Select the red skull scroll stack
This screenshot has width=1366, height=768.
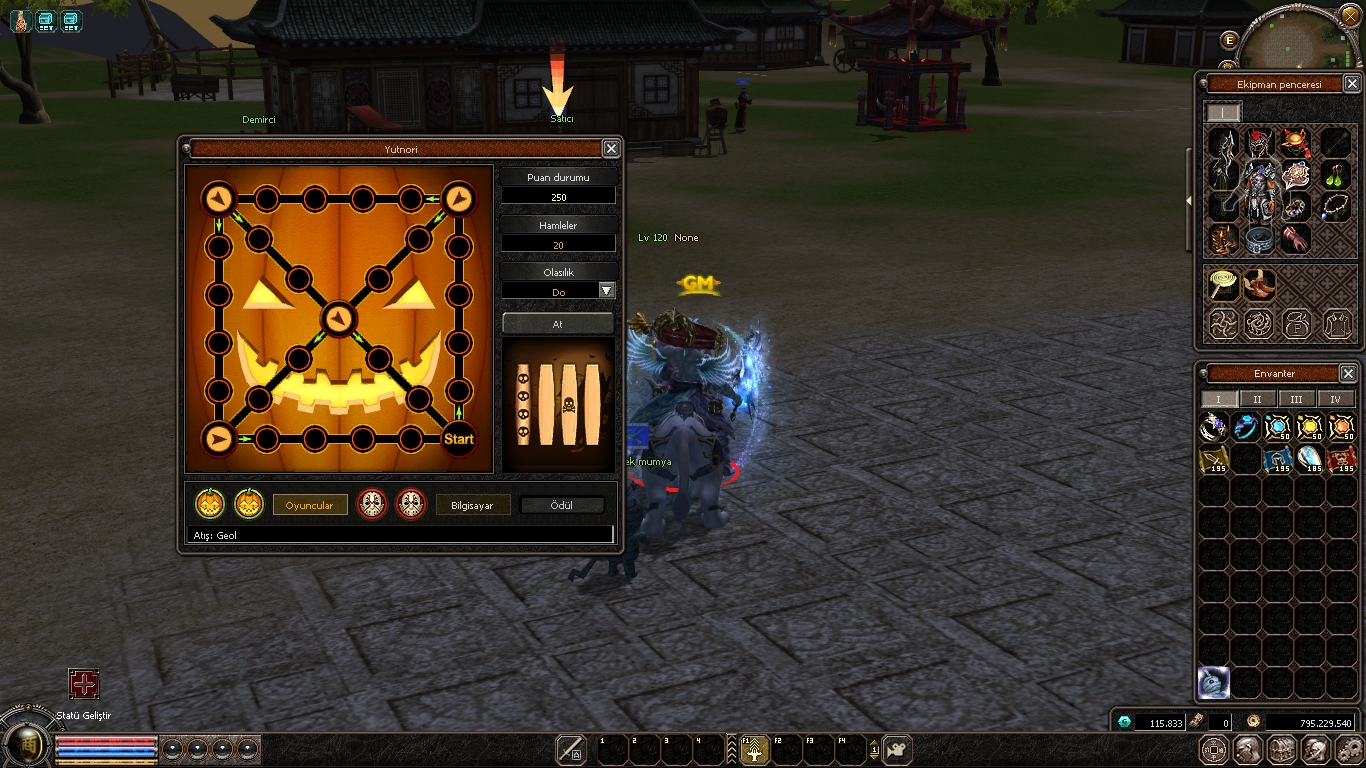click(x=1341, y=459)
